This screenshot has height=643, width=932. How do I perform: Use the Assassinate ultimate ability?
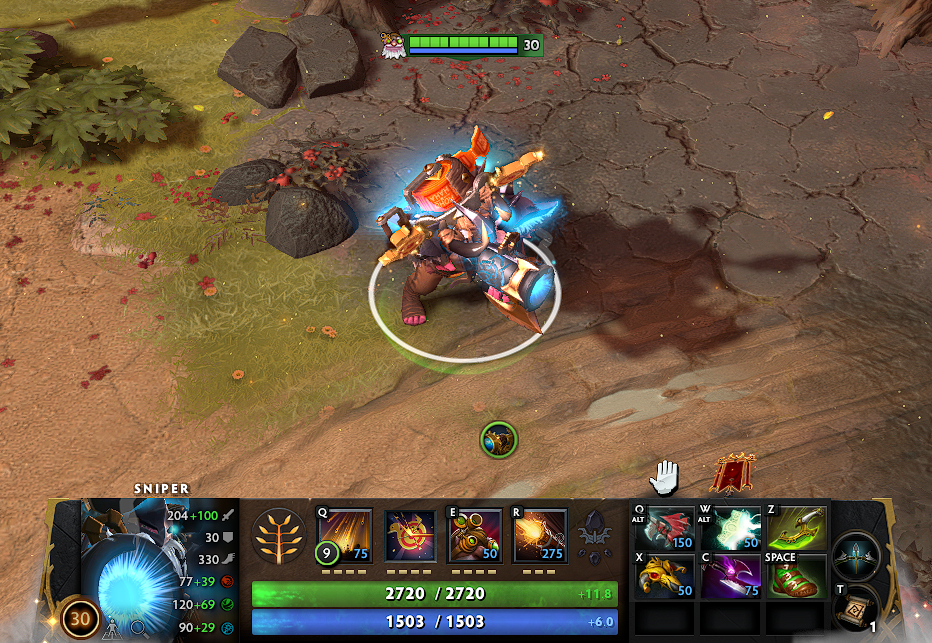(x=540, y=535)
